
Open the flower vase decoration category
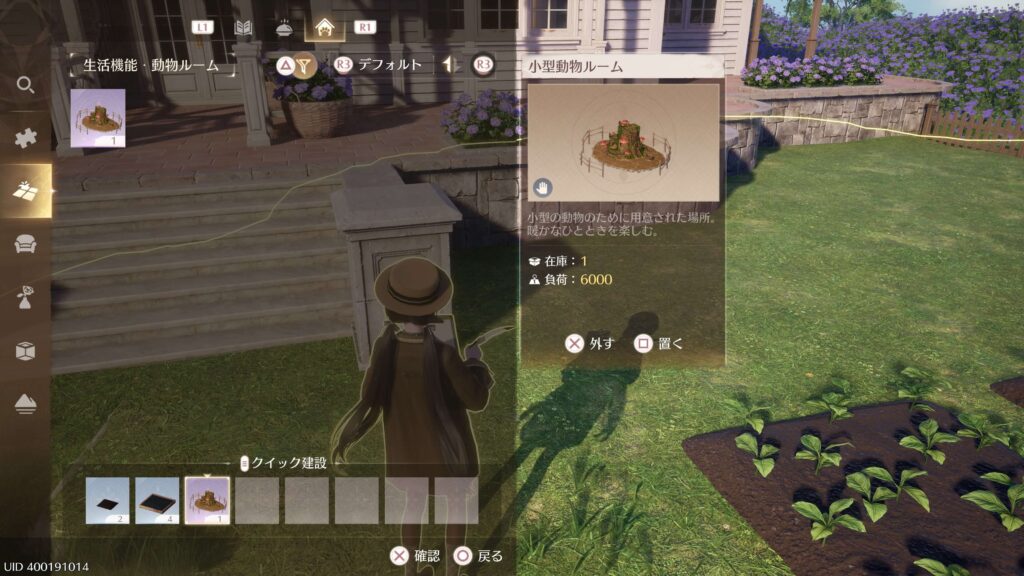coord(26,297)
